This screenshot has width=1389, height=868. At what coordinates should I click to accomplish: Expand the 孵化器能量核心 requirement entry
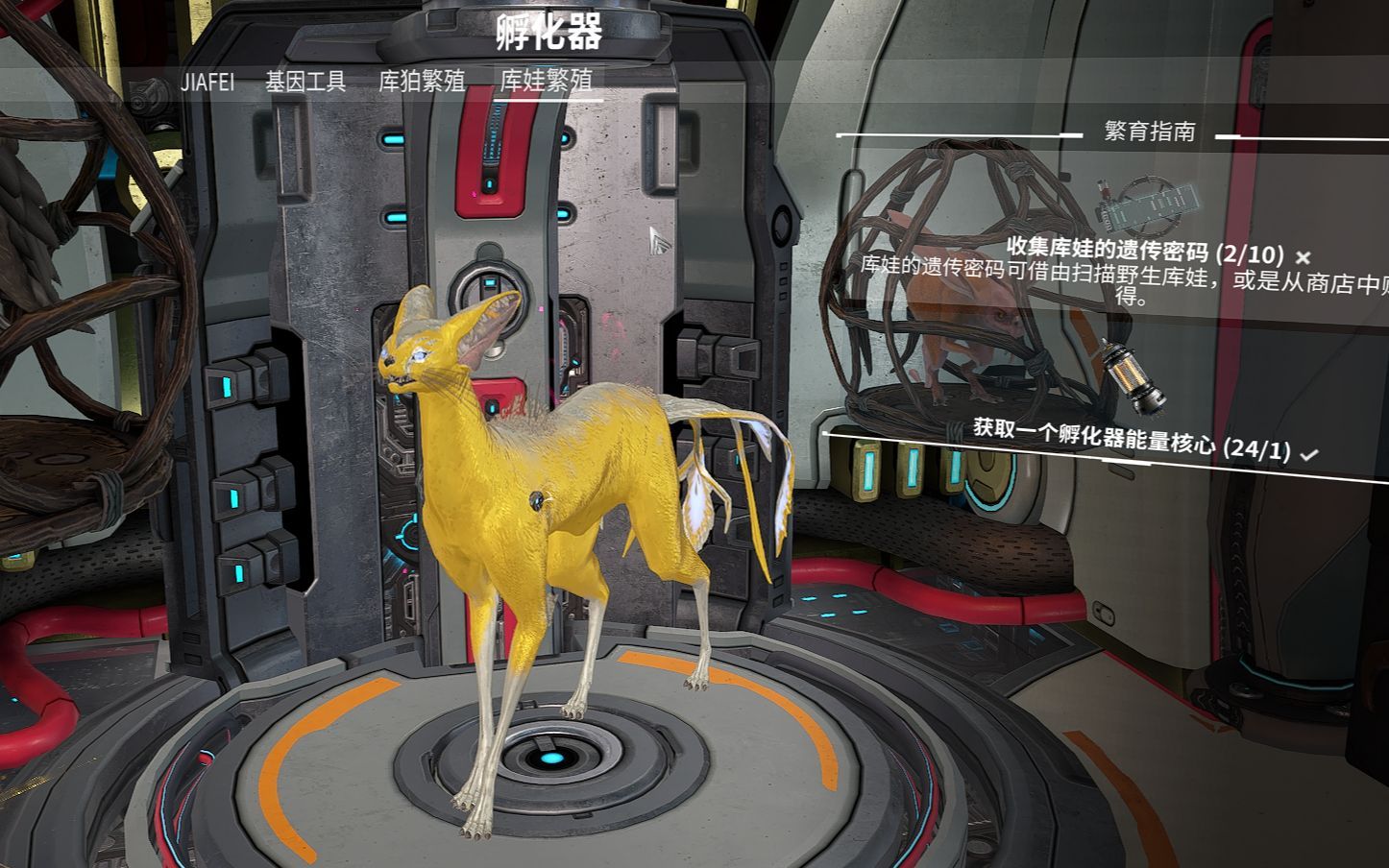[1129, 446]
